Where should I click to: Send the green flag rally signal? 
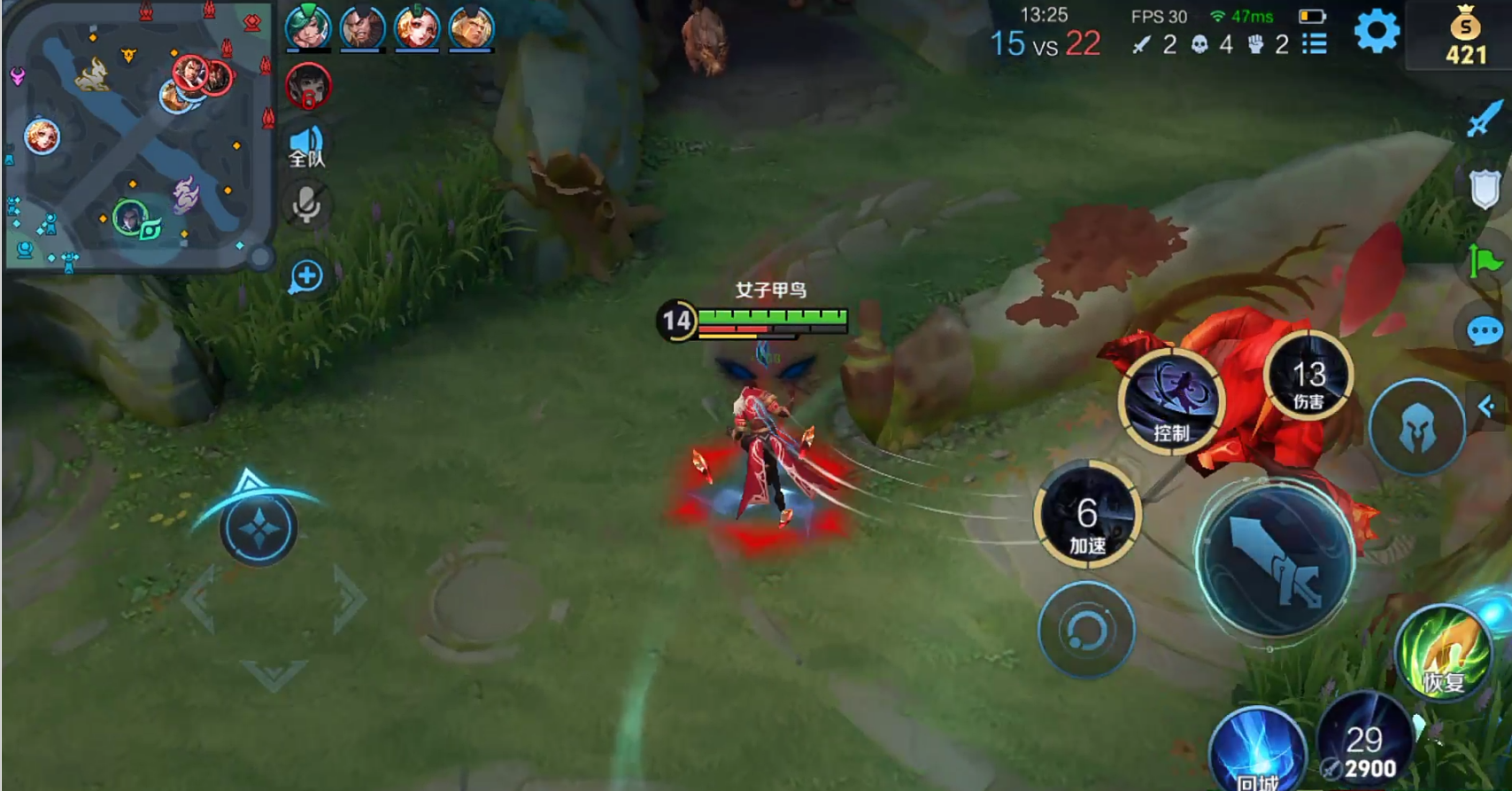coord(1485,261)
